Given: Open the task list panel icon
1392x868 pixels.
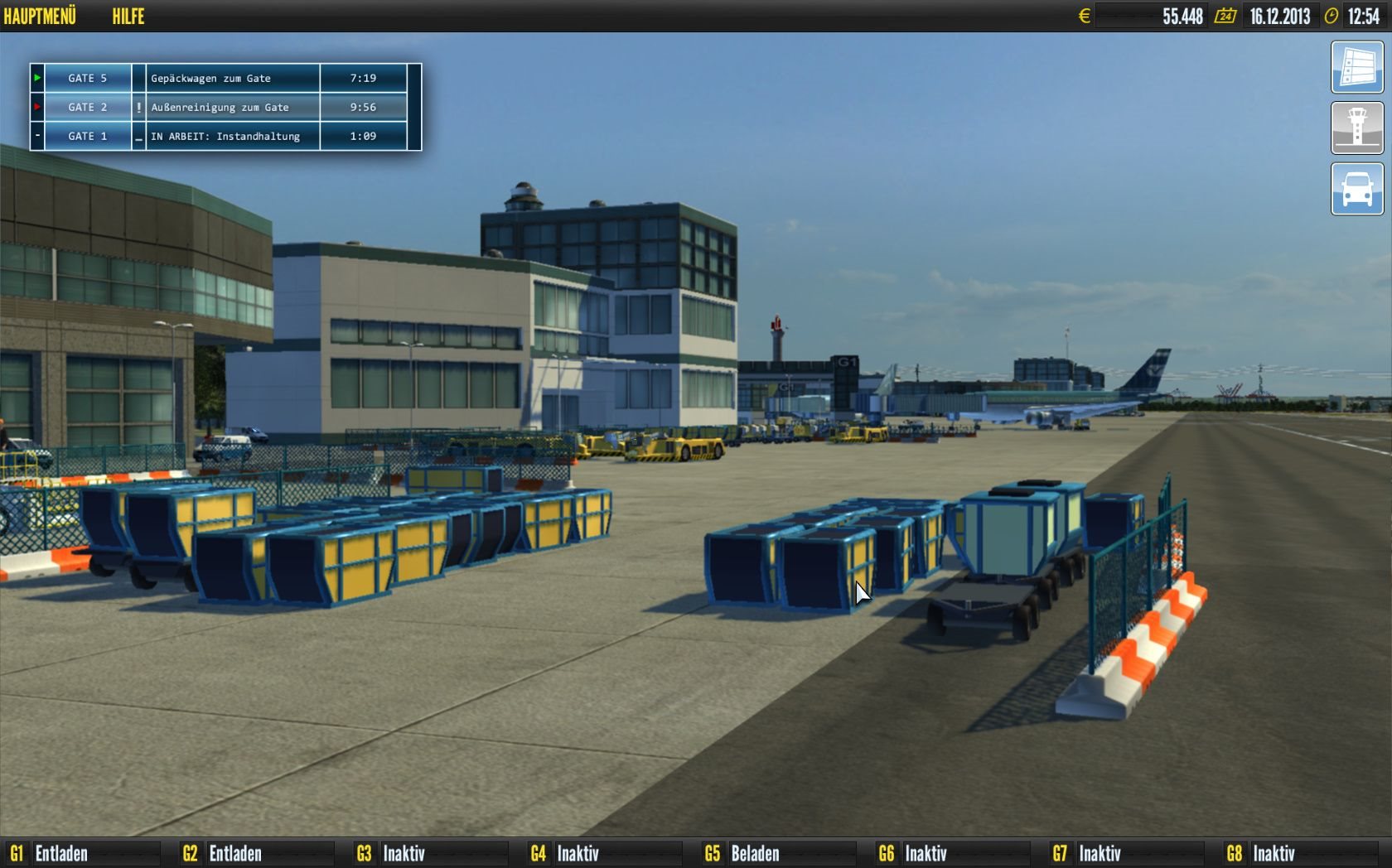Looking at the screenshot, I should point(1356,67).
